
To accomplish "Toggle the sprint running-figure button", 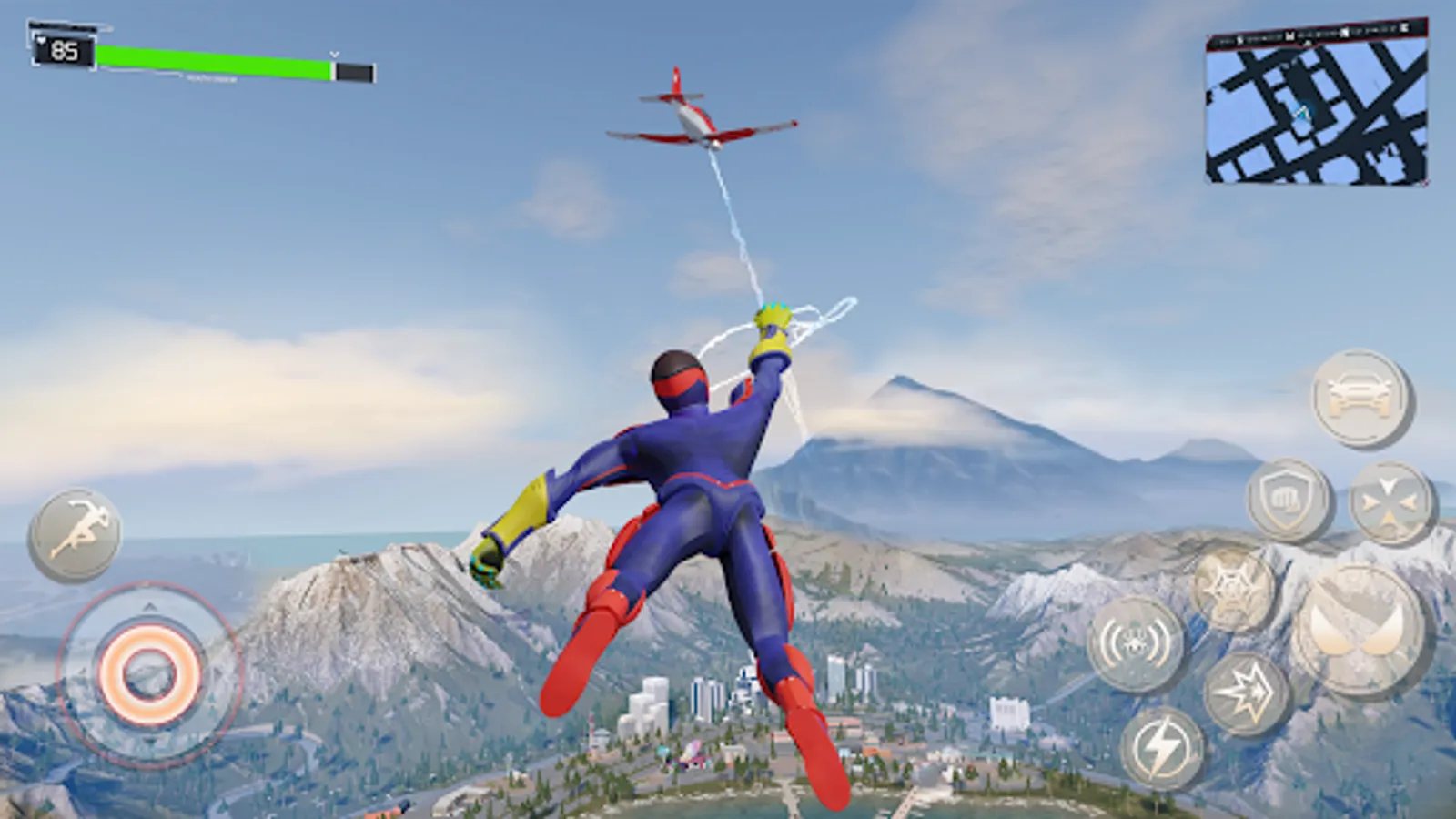I will 75,535.
